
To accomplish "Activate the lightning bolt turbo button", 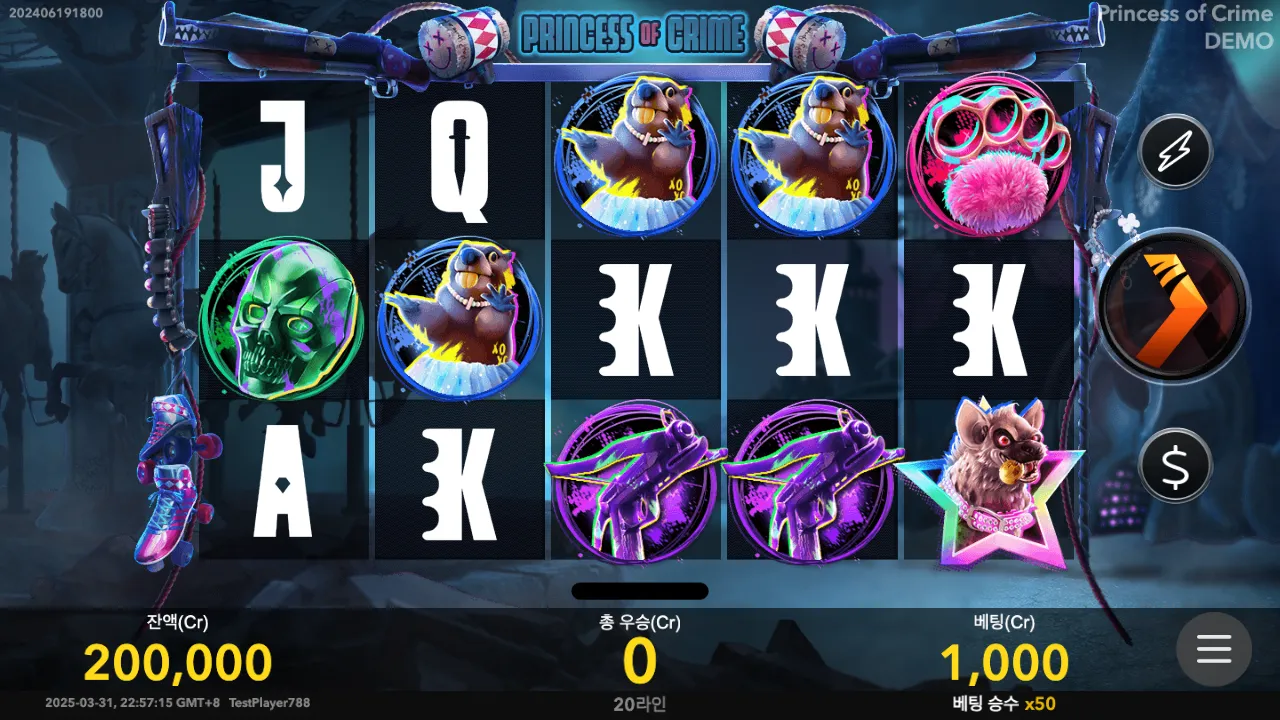I will click(x=1175, y=152).
